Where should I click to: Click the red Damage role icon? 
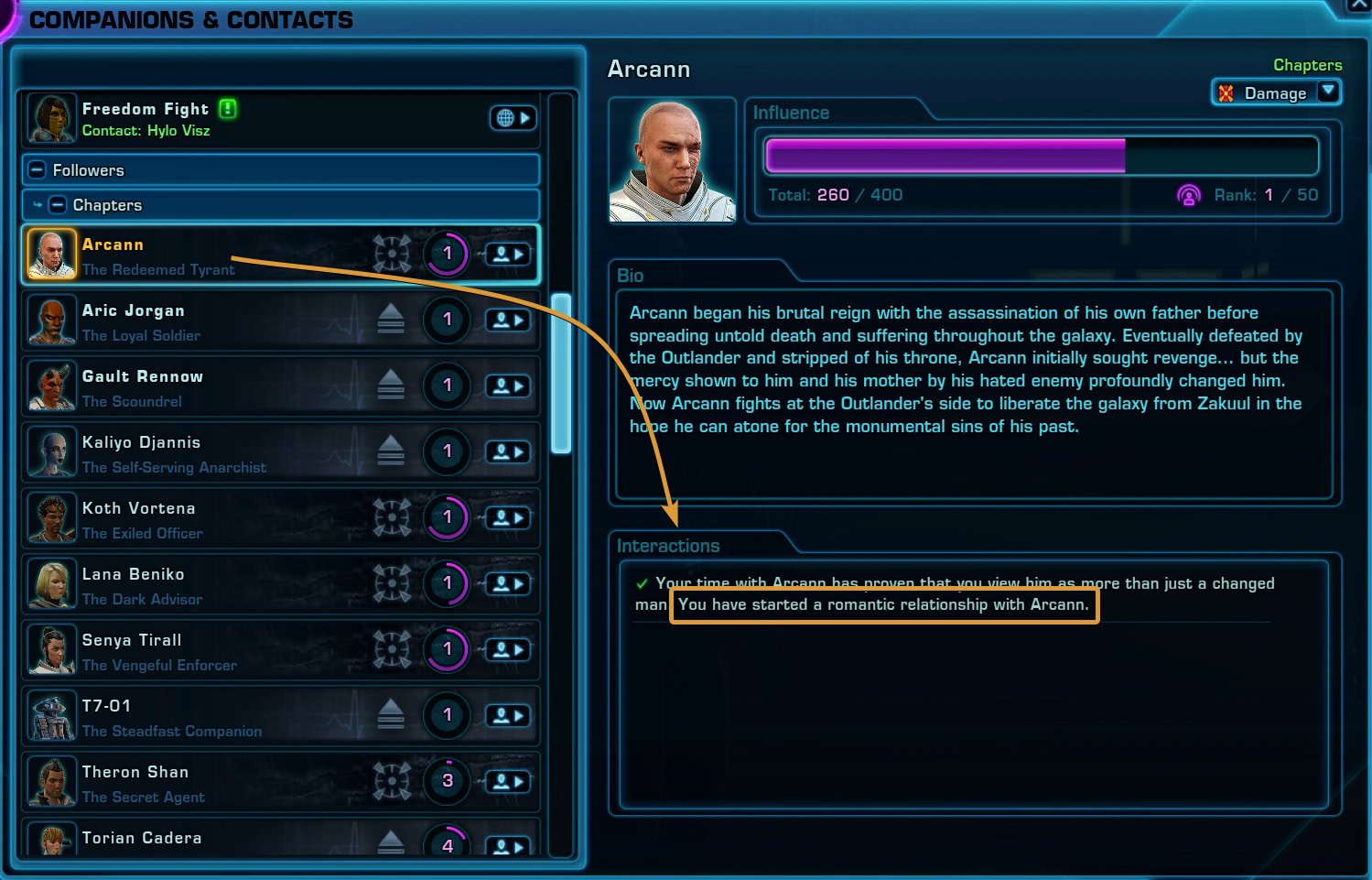coord(1225,92)
